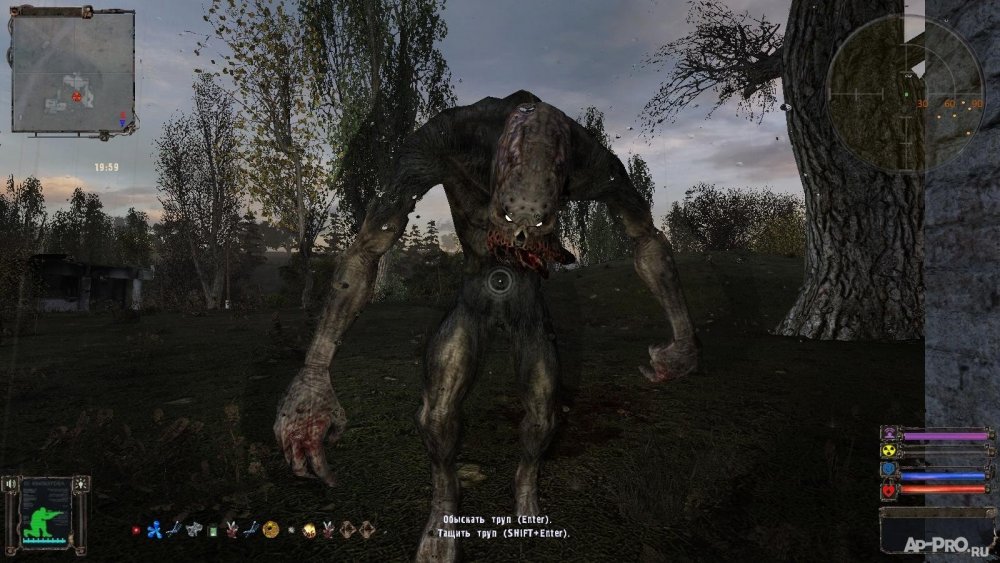
Task: Click the red player marker on minimap
Action: [76, 97]
